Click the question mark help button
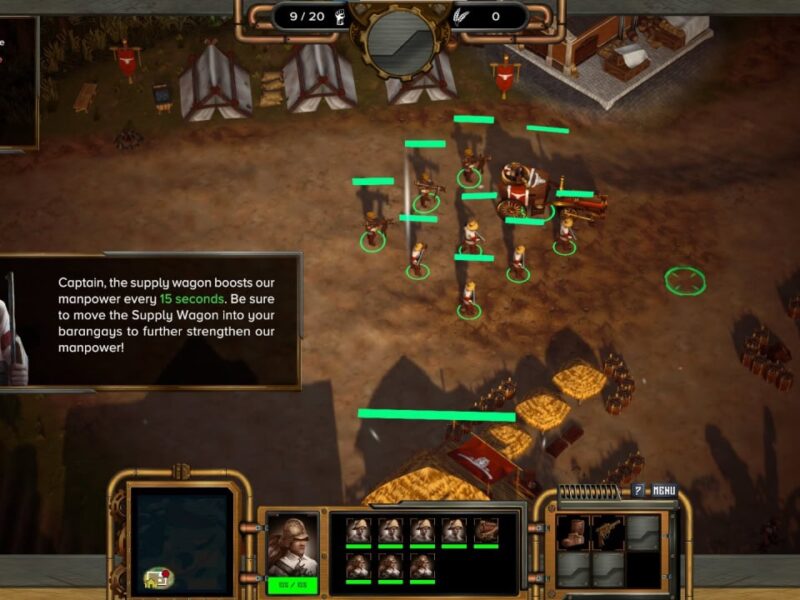Image resolution: width=800 pixels, height=600 pixels. coord(638,490)
